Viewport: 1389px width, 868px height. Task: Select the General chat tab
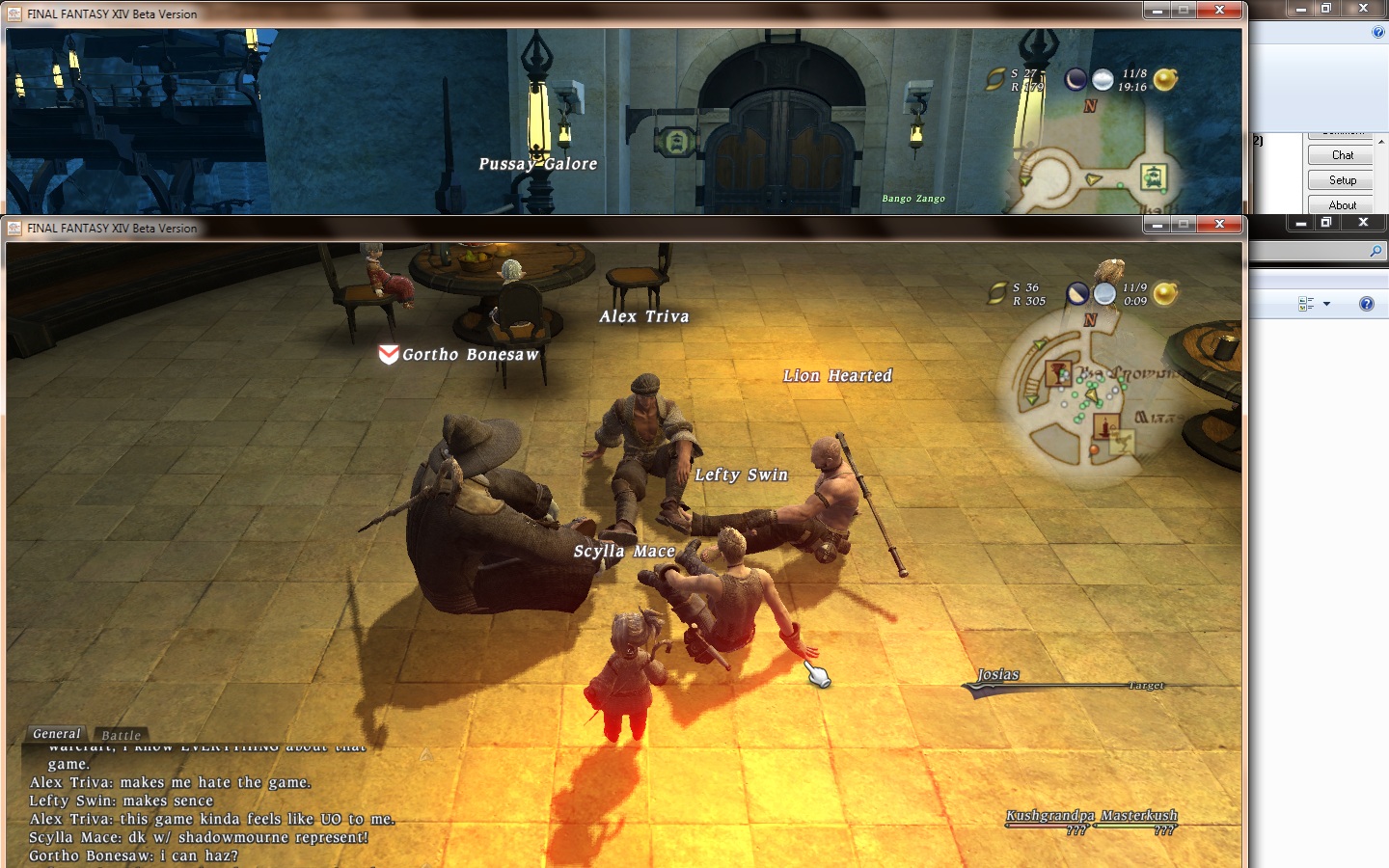(x=57, y=734)
